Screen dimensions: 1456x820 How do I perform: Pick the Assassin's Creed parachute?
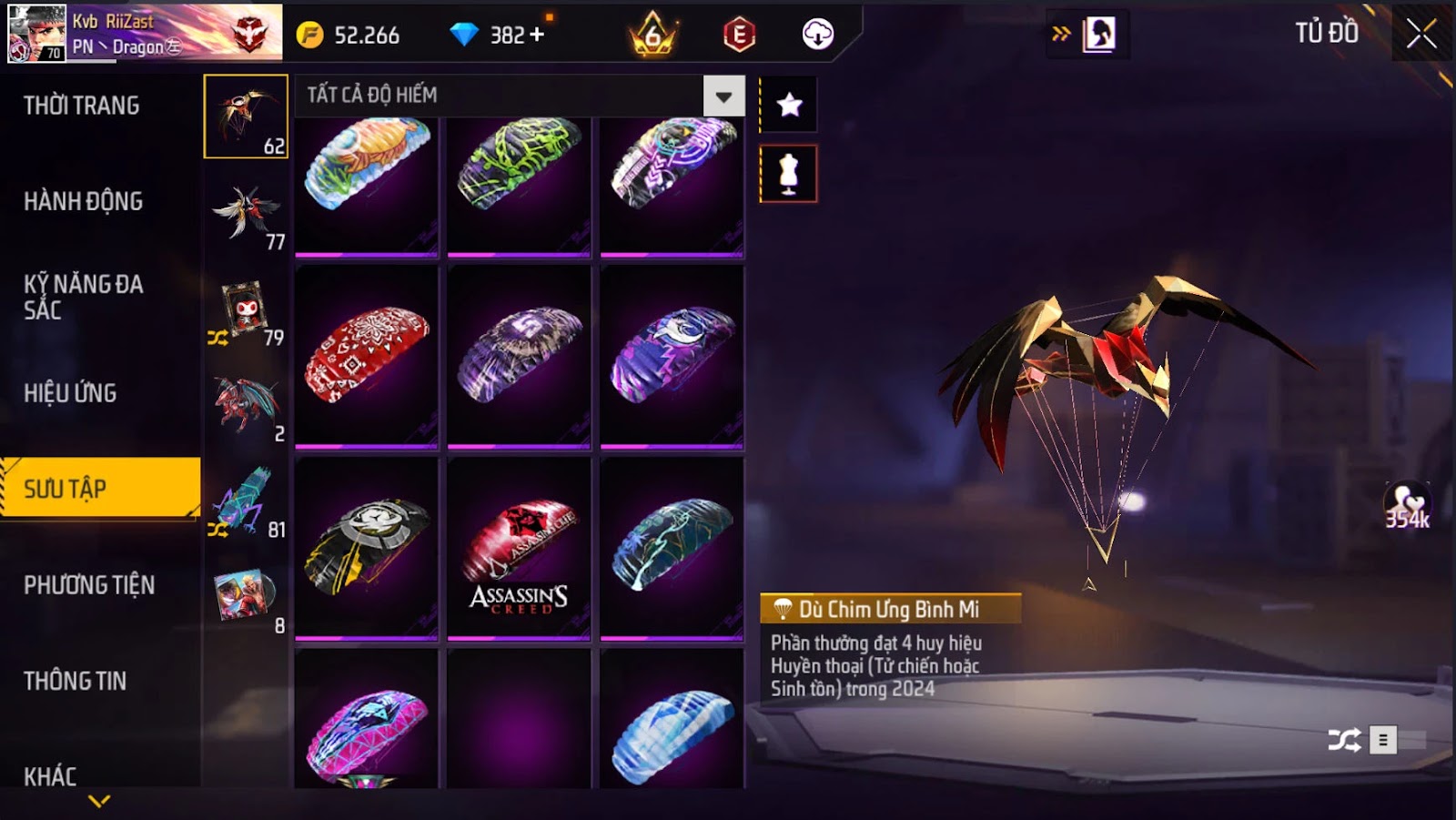(519, 549)
